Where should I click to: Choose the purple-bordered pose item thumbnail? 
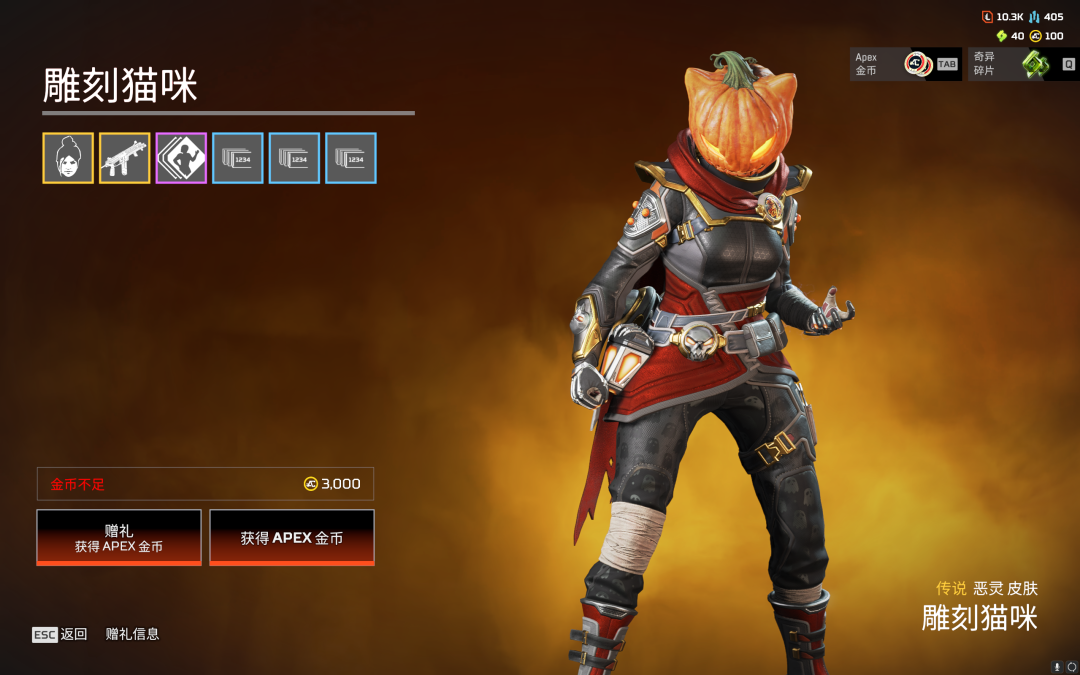click(181, 158)
